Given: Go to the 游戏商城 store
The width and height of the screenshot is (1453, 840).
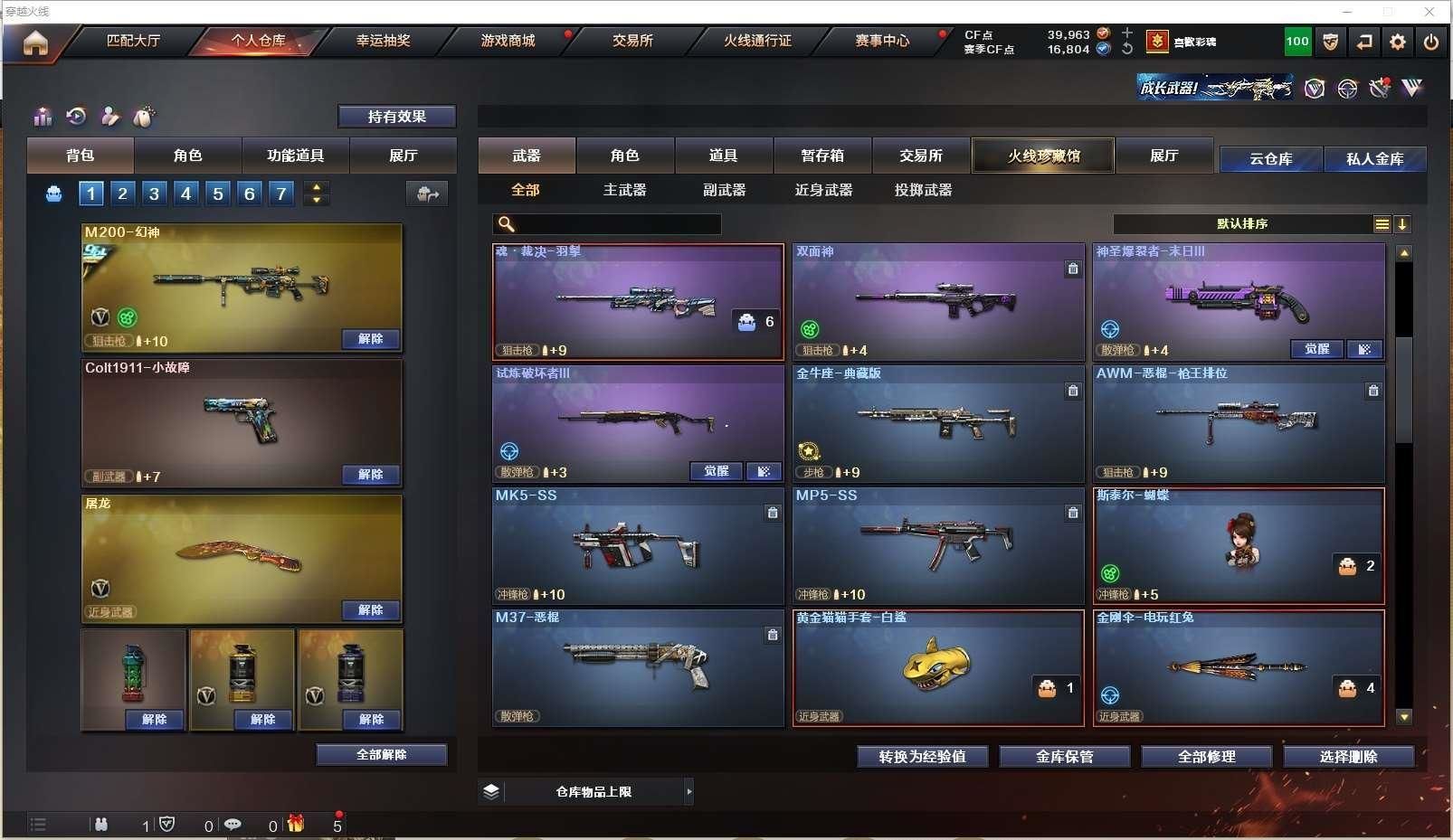Looking at the screenshot, I should (x=508, y=41).
